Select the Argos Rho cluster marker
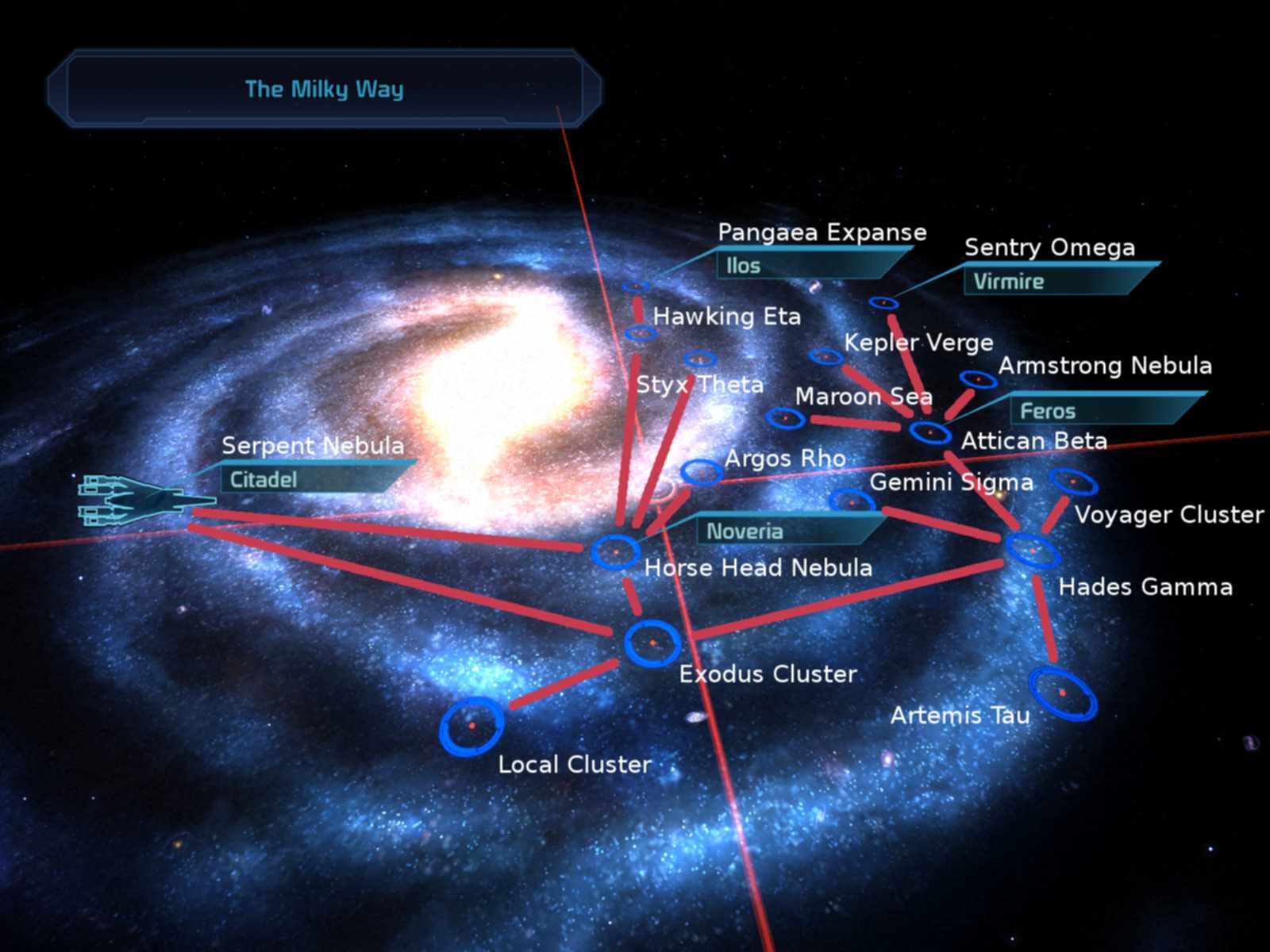 pyautogui.click(x=702, y=472)
